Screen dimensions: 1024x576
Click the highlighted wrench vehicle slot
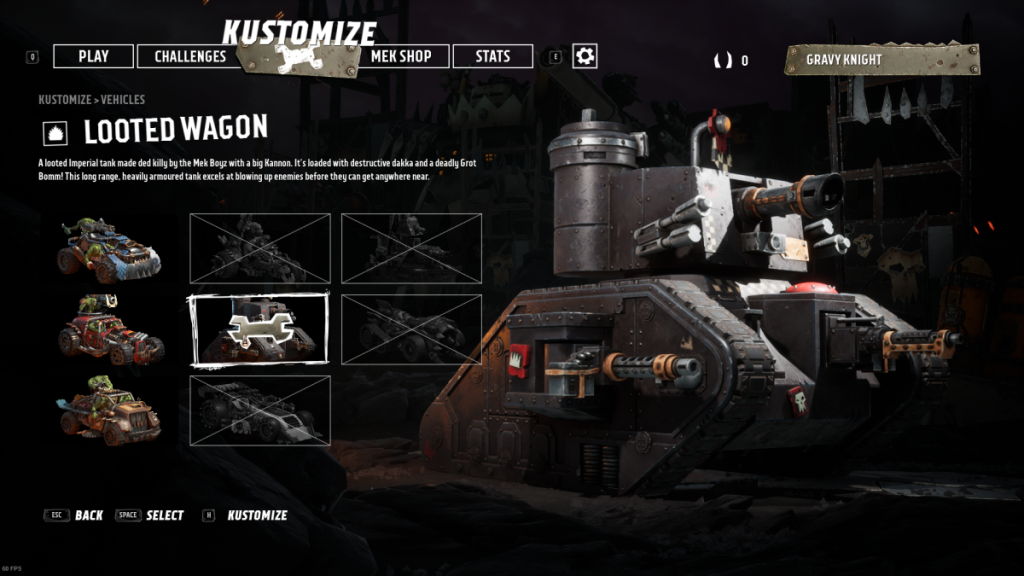[x=259, y=329]
